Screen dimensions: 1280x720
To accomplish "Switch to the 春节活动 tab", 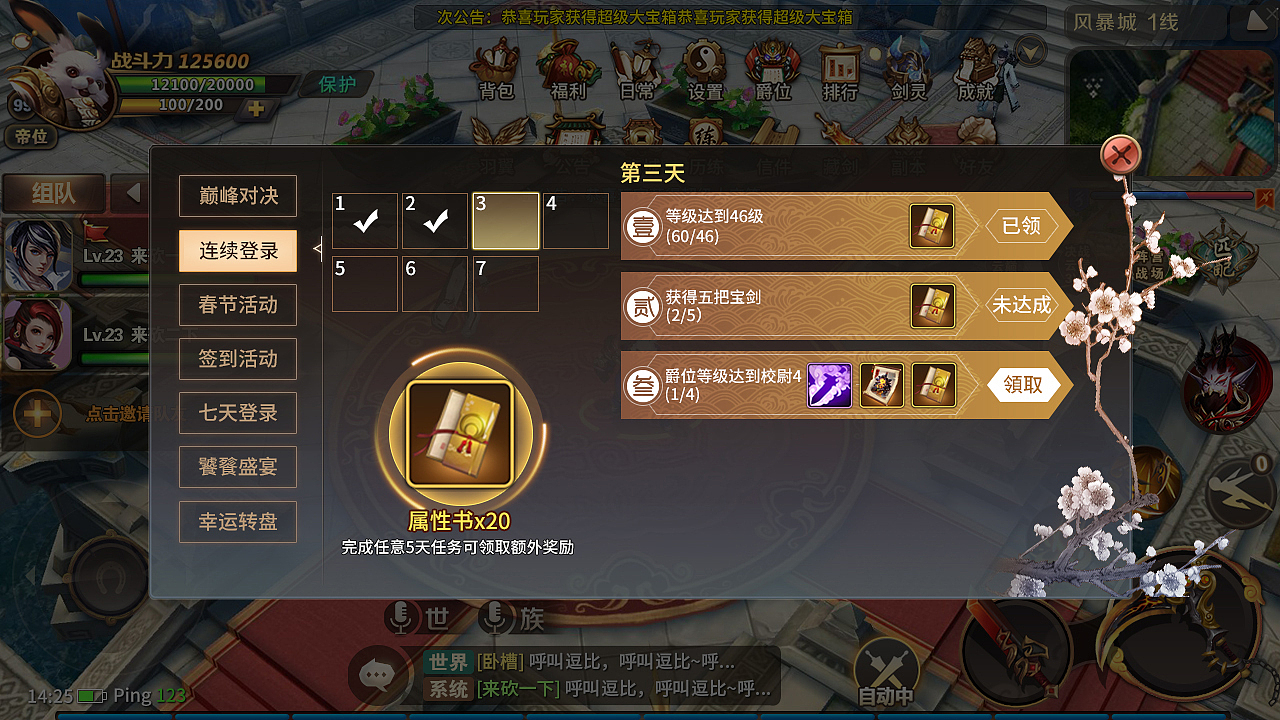I will (x=237, y=304).
